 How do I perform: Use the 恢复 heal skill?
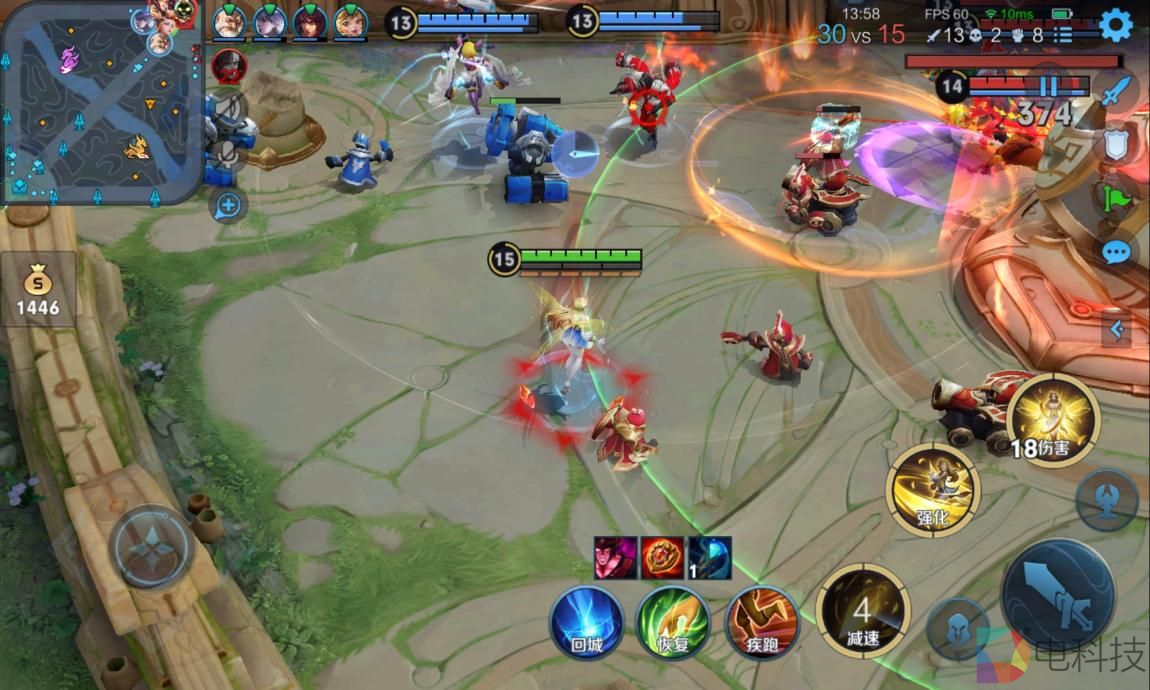[x=673, y=621]
